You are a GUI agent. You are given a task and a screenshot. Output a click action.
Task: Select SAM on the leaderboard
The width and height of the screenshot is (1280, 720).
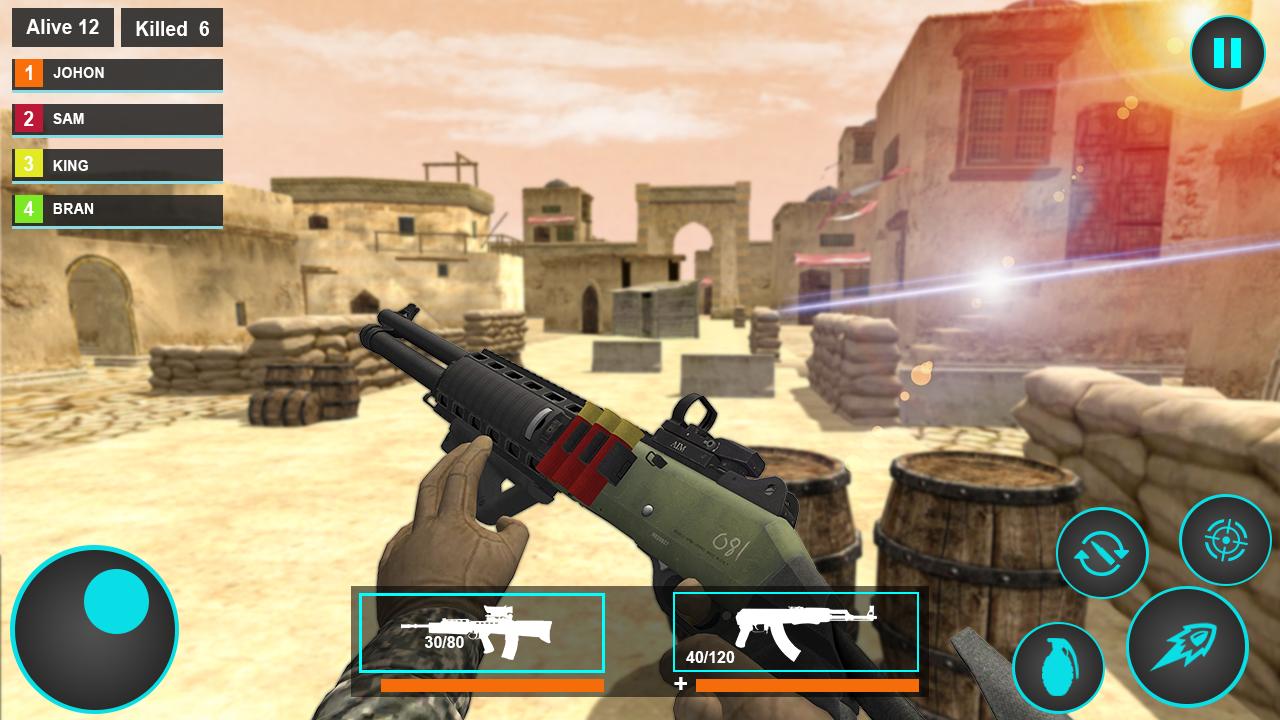(117, 119)
